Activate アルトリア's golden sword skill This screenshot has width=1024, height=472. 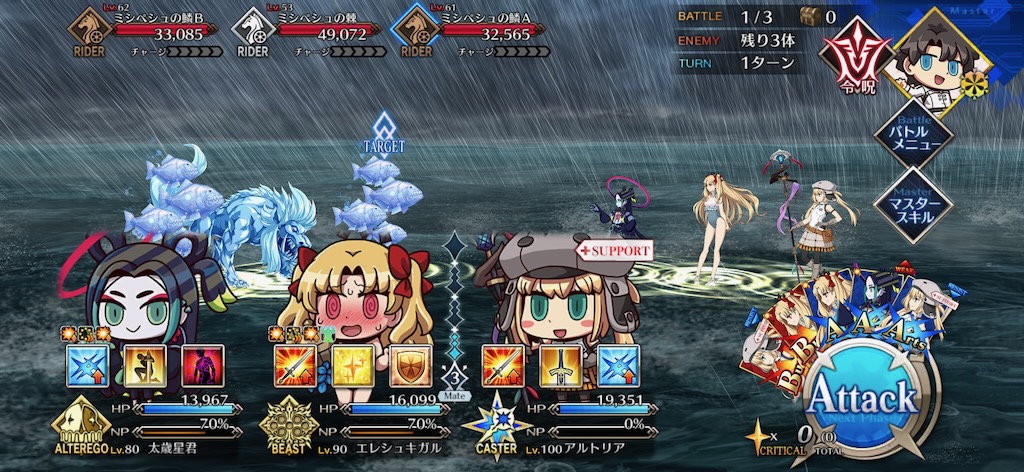click(559, 365)
